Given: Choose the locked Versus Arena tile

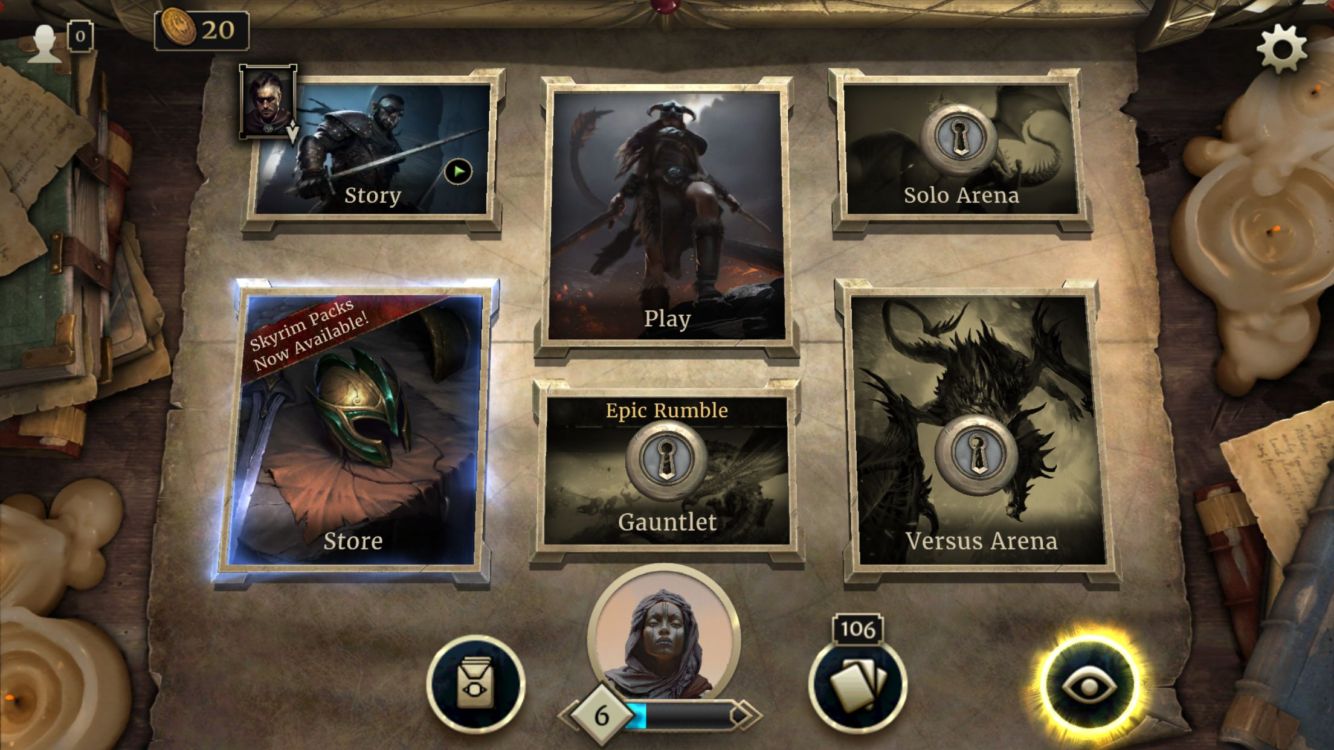Looking at the screenshot, I should click(980, 430).
